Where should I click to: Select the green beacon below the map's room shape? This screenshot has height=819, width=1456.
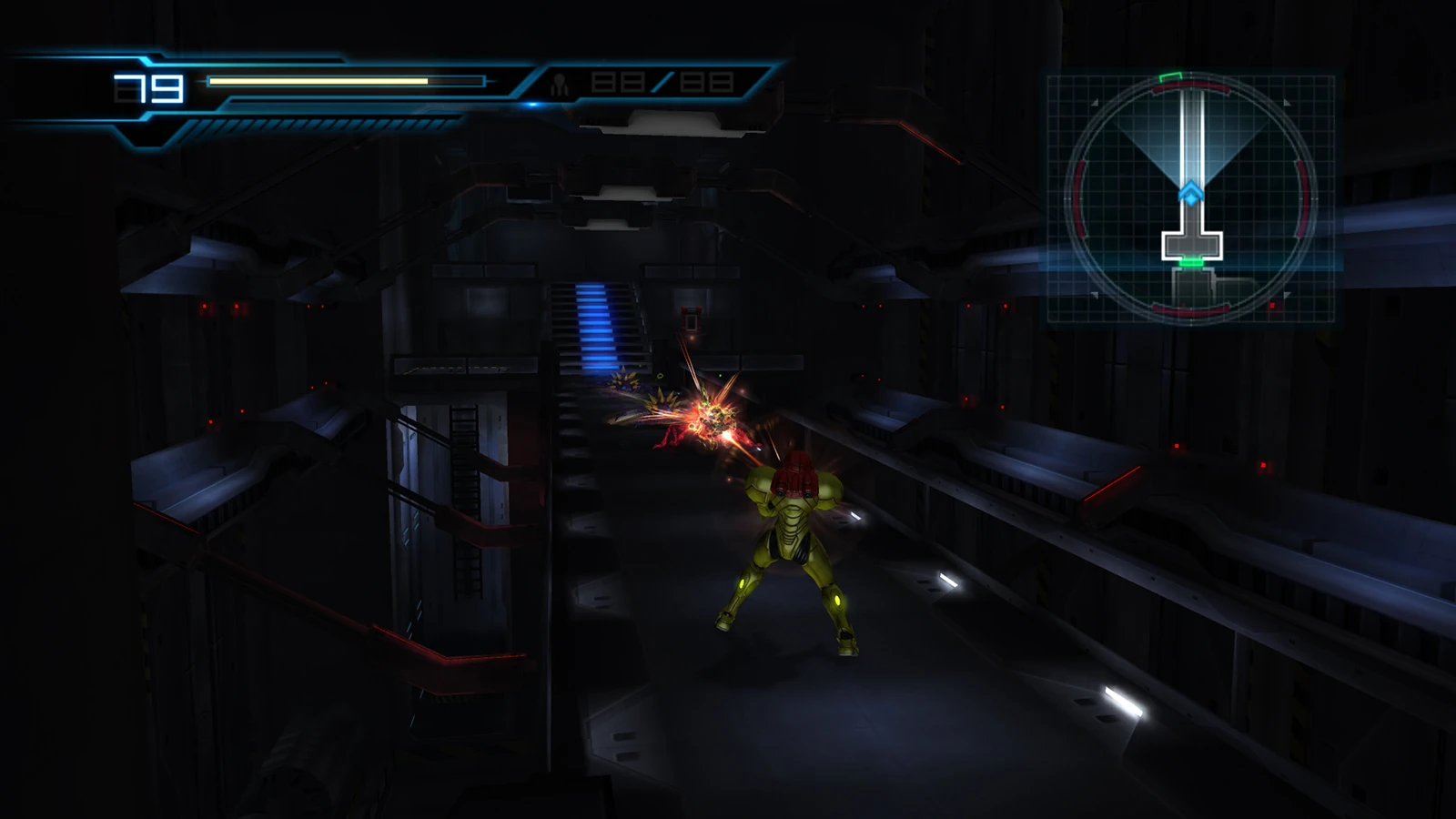coord(1190,261)
